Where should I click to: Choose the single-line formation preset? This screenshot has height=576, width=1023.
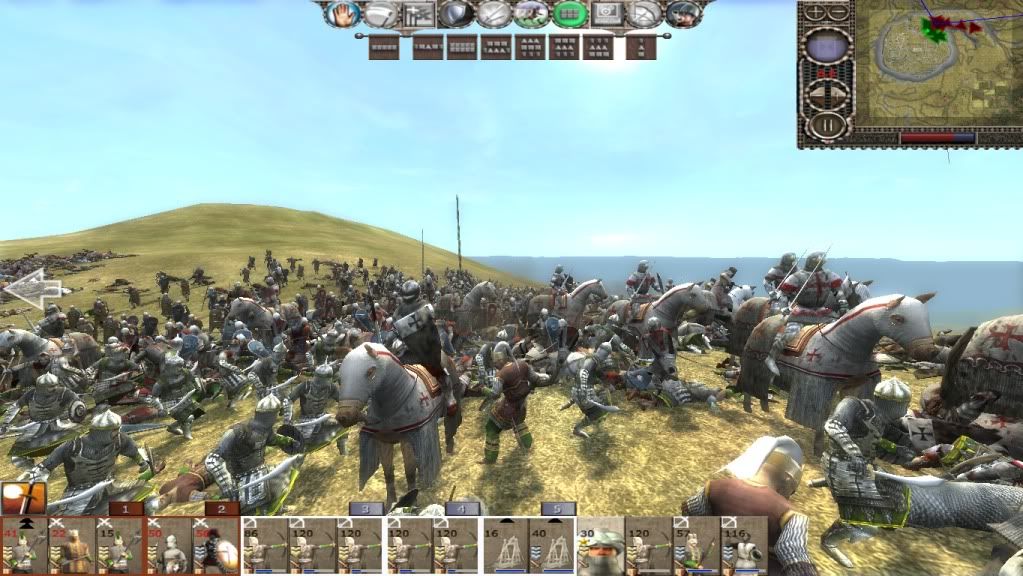click(384, 47)
